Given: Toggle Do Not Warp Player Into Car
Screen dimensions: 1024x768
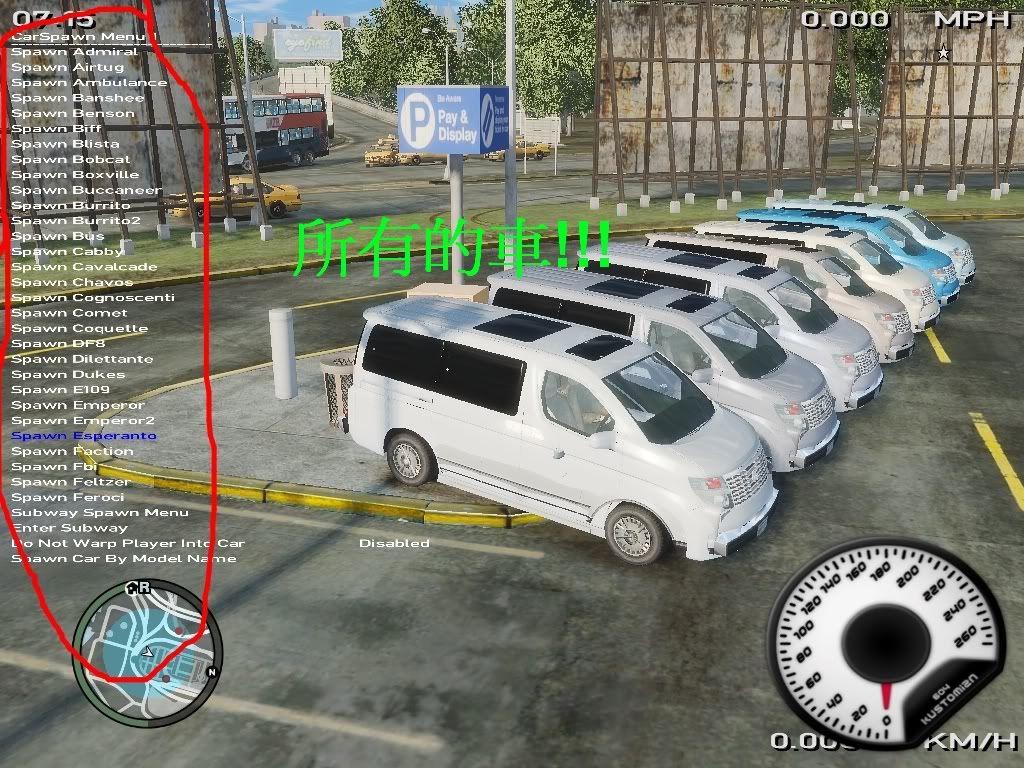Looking at the screenshot, I should pos(127,544).
